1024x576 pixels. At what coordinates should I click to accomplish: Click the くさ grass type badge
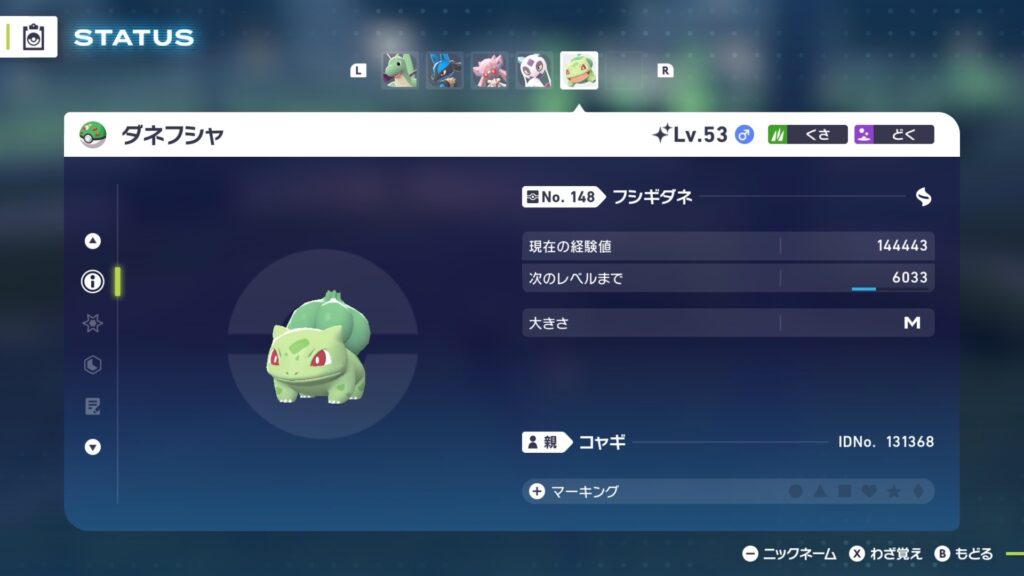(x=807, y=134)
